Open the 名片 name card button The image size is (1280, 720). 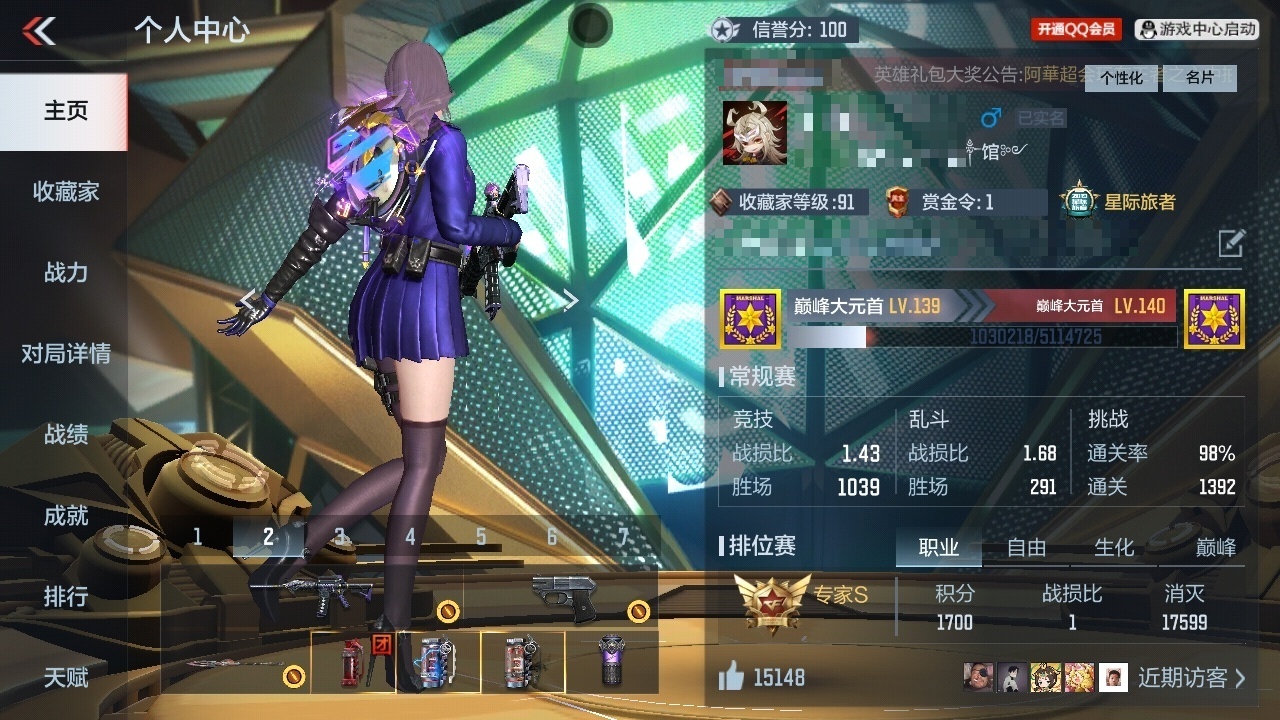coord(1199,78)
